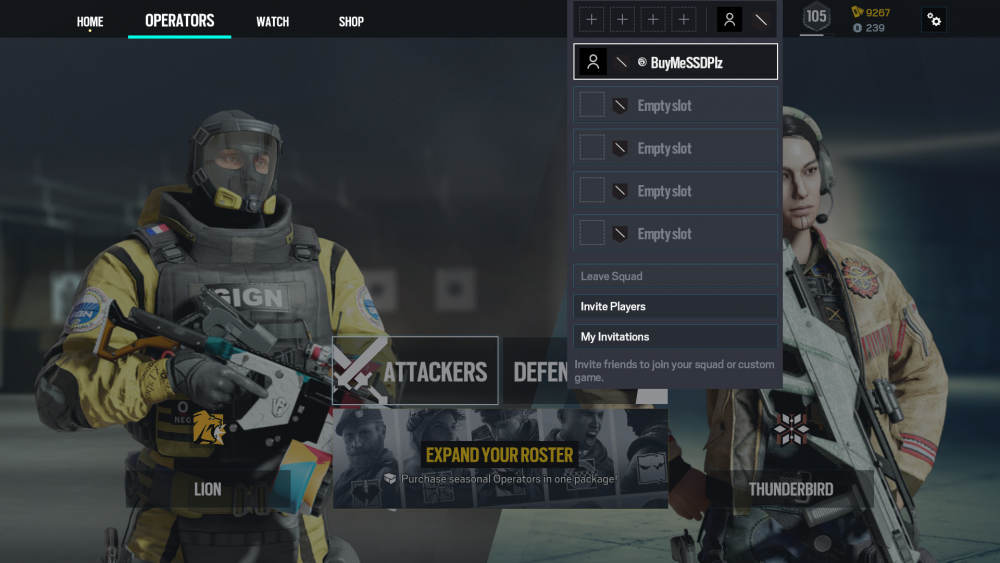Select the BuyMeSSDPlz squad member row
This screenshot has width=1000, height=563.
pos(676,62)
